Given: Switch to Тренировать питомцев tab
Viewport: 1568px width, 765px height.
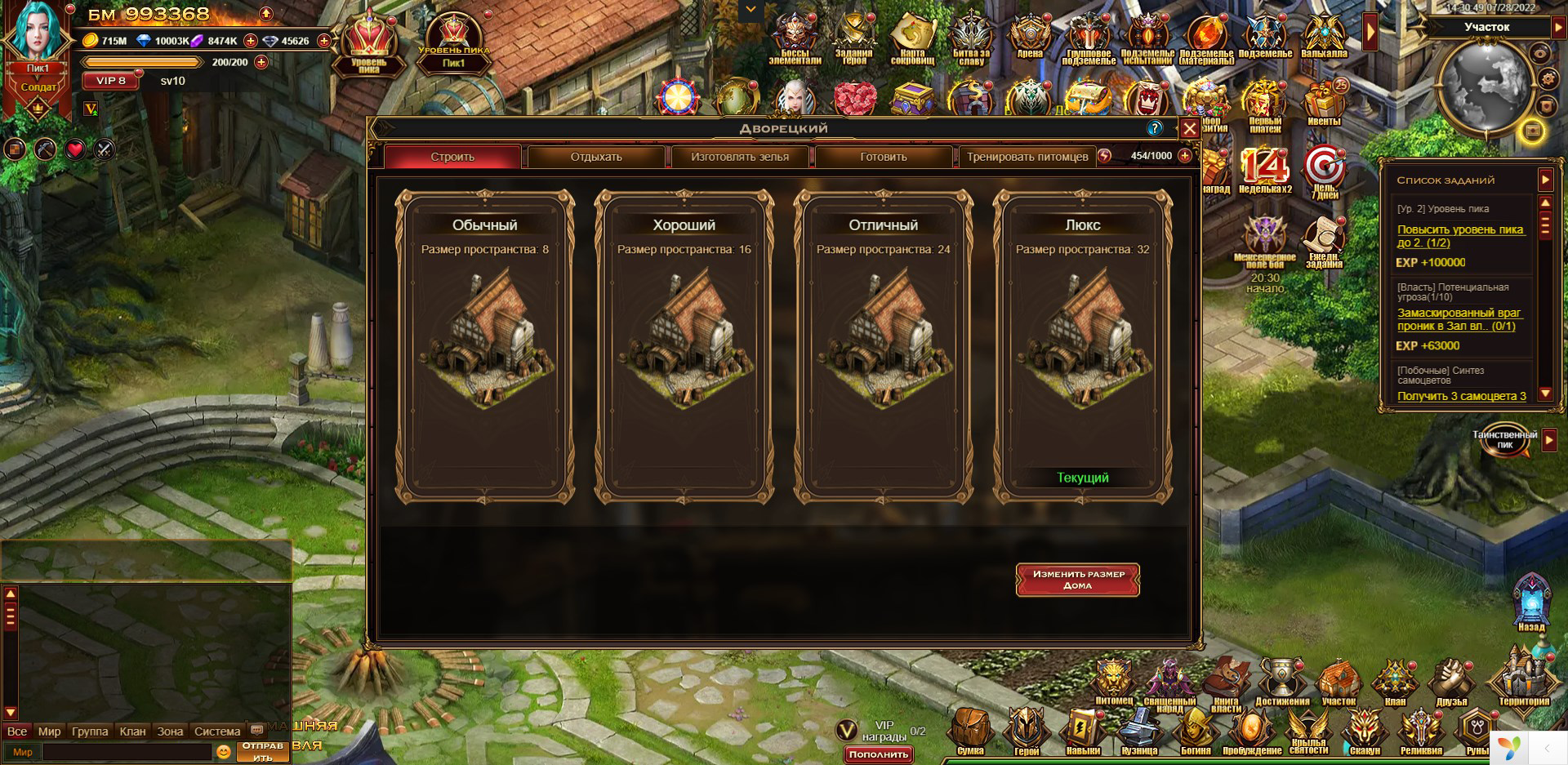Looking at the screenshot, I should [1027, 157].
